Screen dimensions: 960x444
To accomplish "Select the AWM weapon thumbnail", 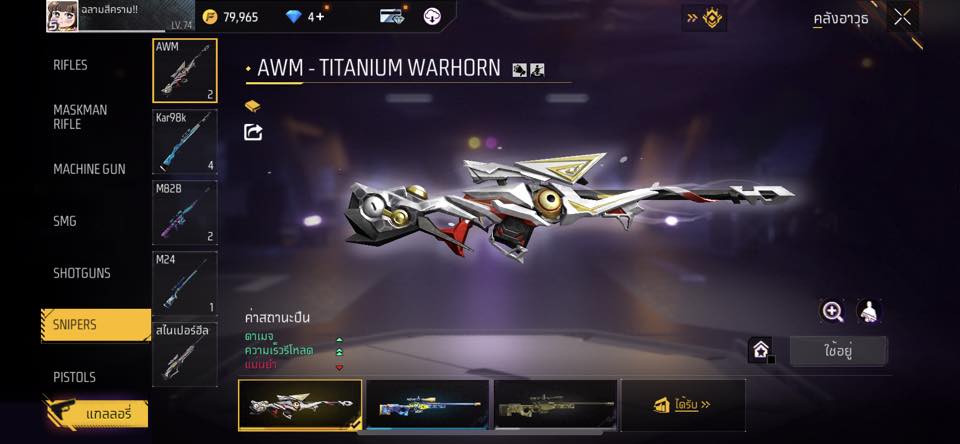I will (x=185, y=71).
